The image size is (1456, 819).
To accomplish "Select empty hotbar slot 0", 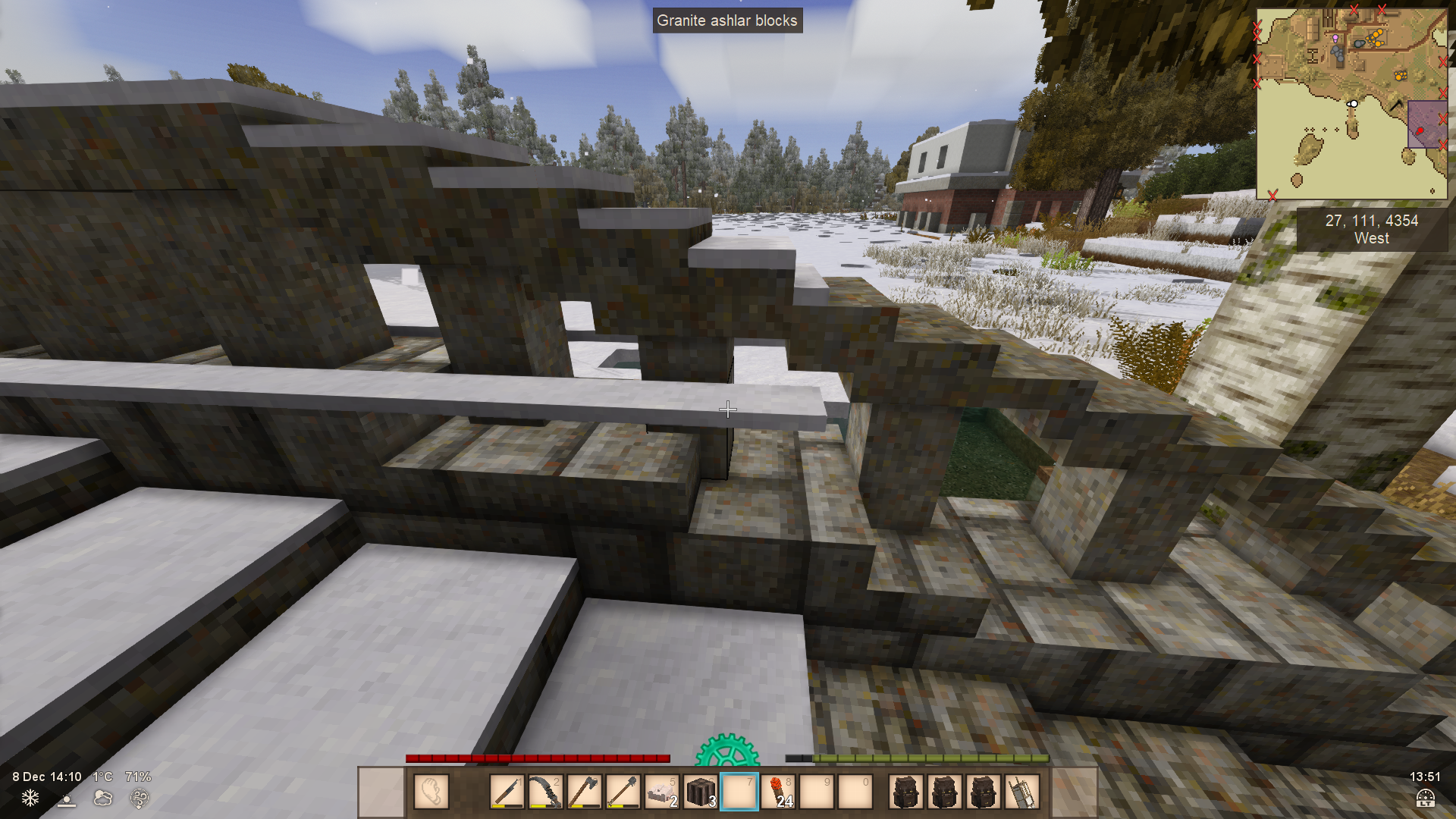I will tap(855, 792).
